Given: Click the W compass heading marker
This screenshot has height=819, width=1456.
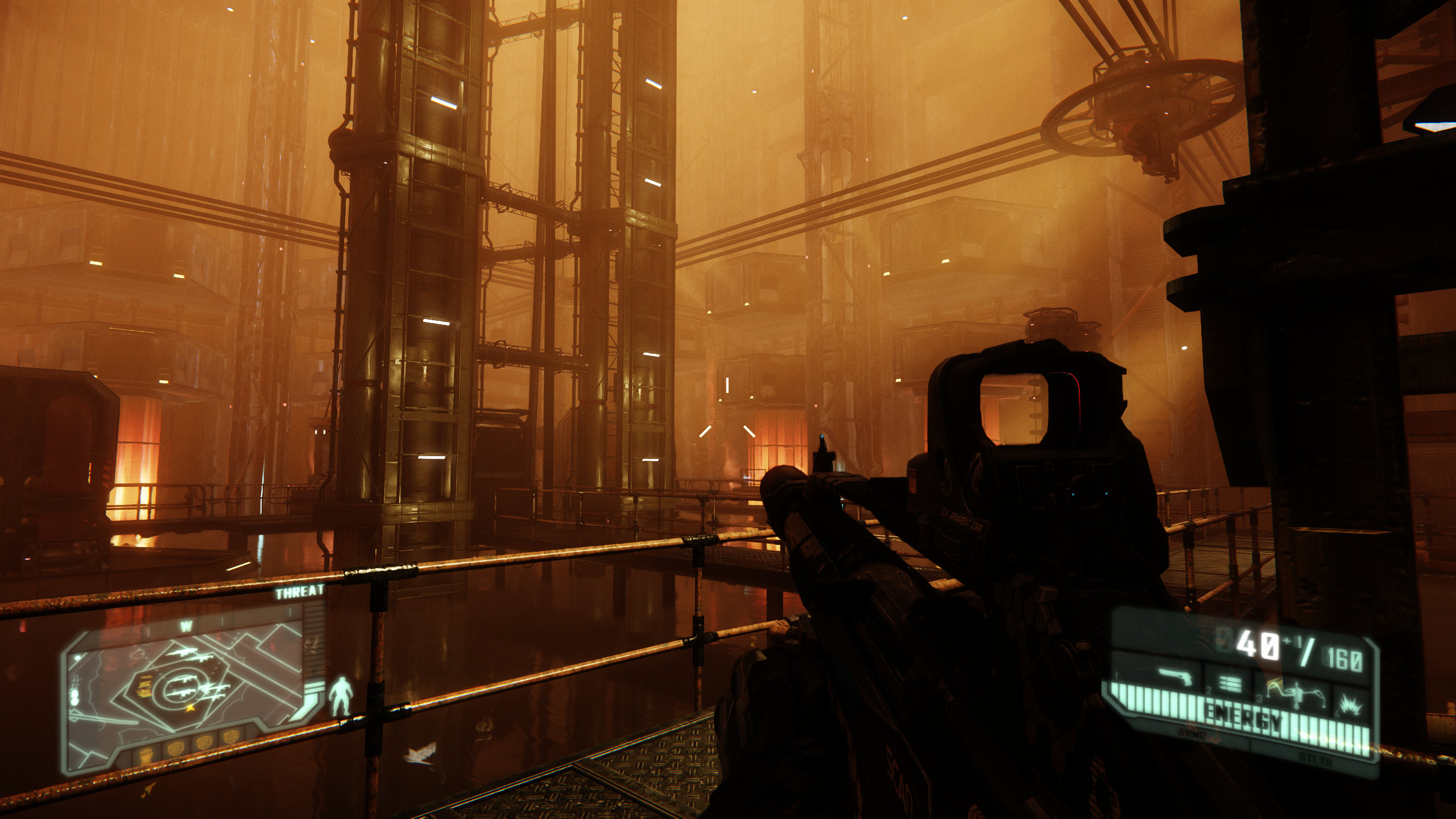Looking at the screenshot, I should 186,627.
